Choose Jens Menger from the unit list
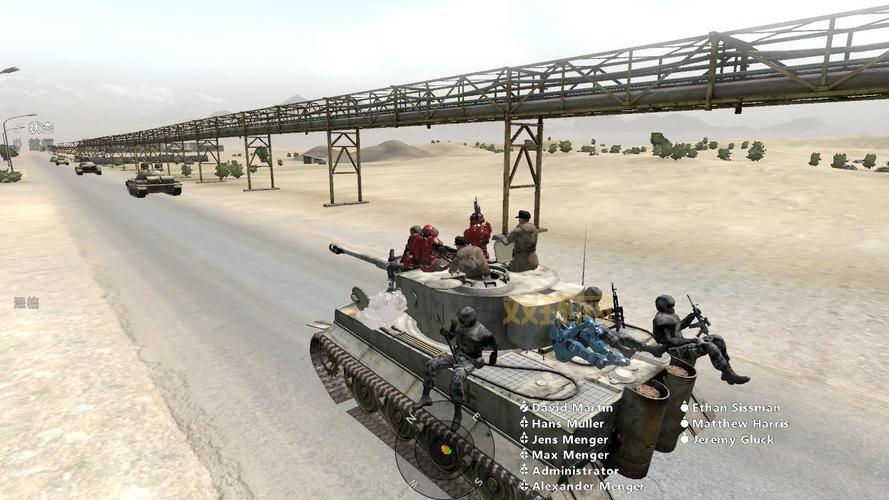This screenshot has width=889, height=500. pyautogui.click(x=570, y=440)
